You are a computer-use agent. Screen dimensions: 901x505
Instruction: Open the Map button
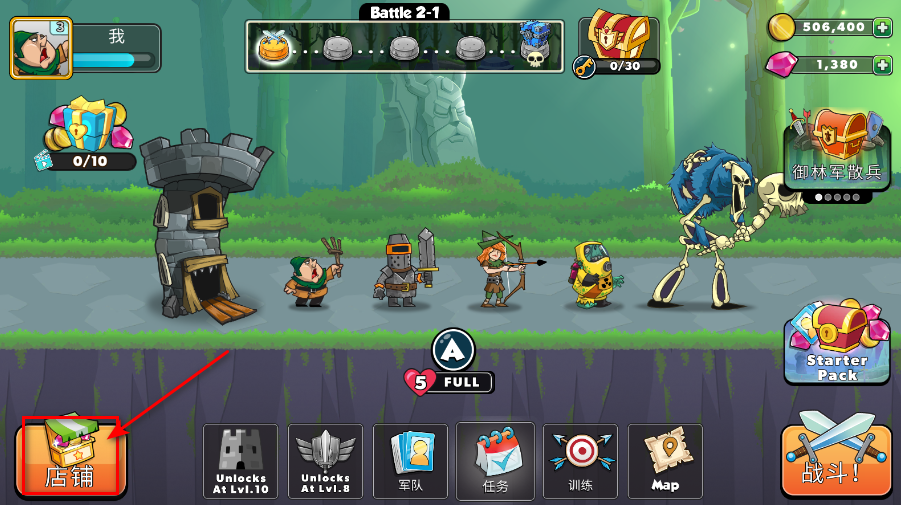pos(665,461)
